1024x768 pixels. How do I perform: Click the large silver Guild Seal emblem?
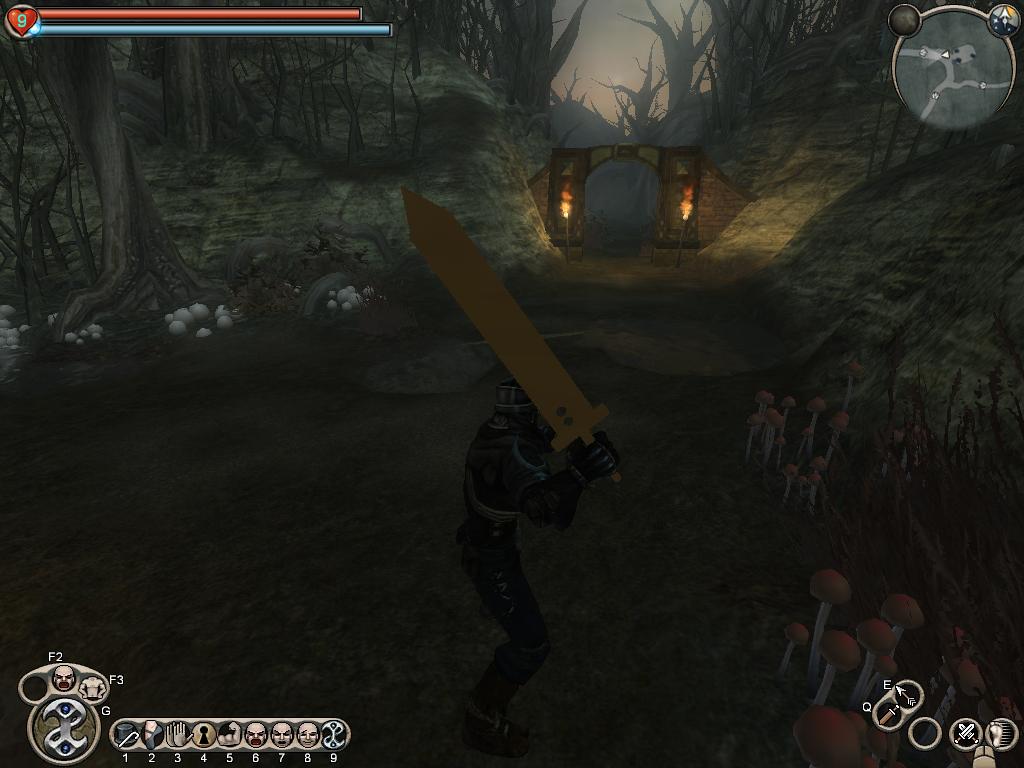coord(64,728)
